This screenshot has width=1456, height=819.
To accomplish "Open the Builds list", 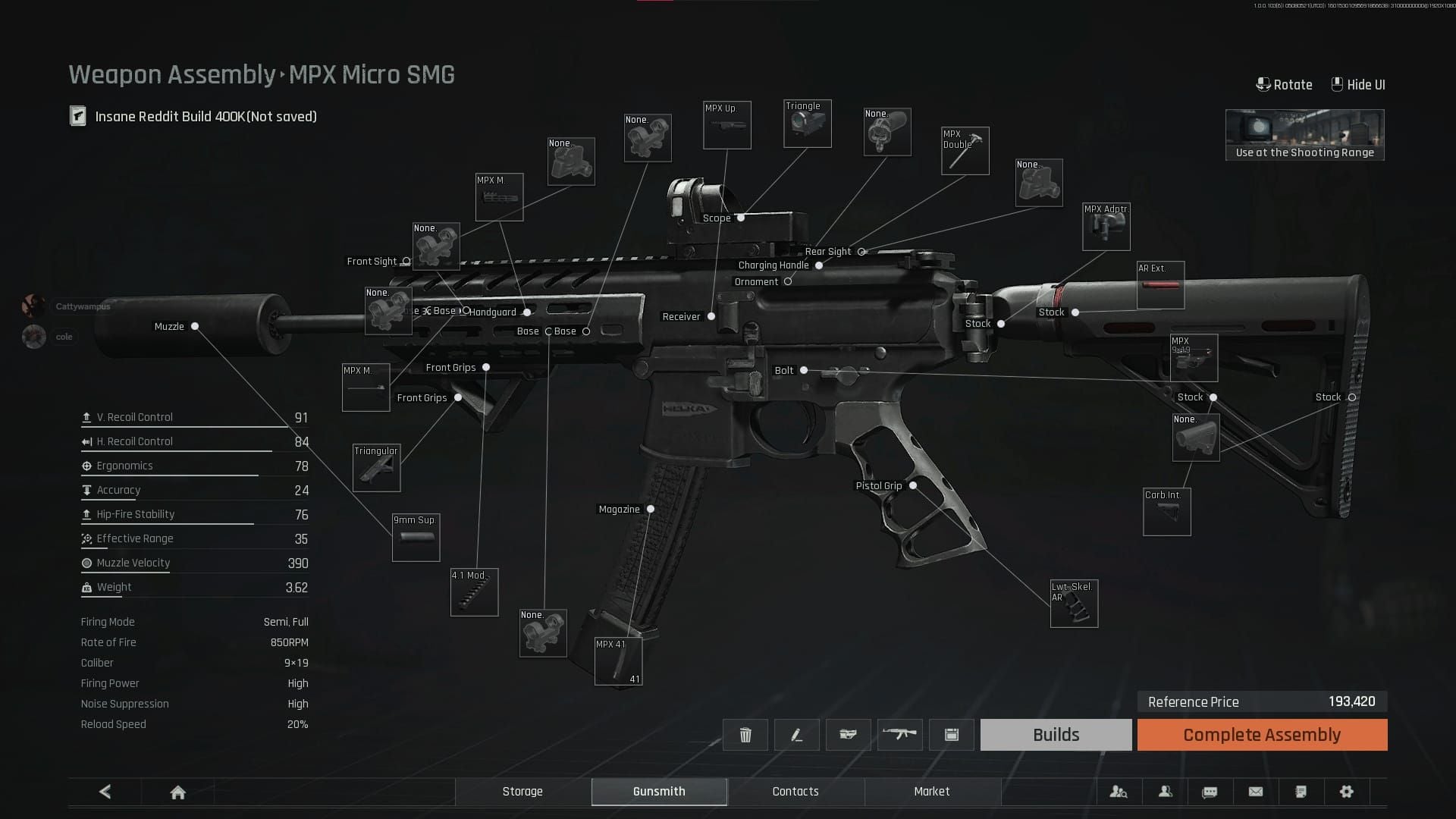I will [x=1056, y=734].
